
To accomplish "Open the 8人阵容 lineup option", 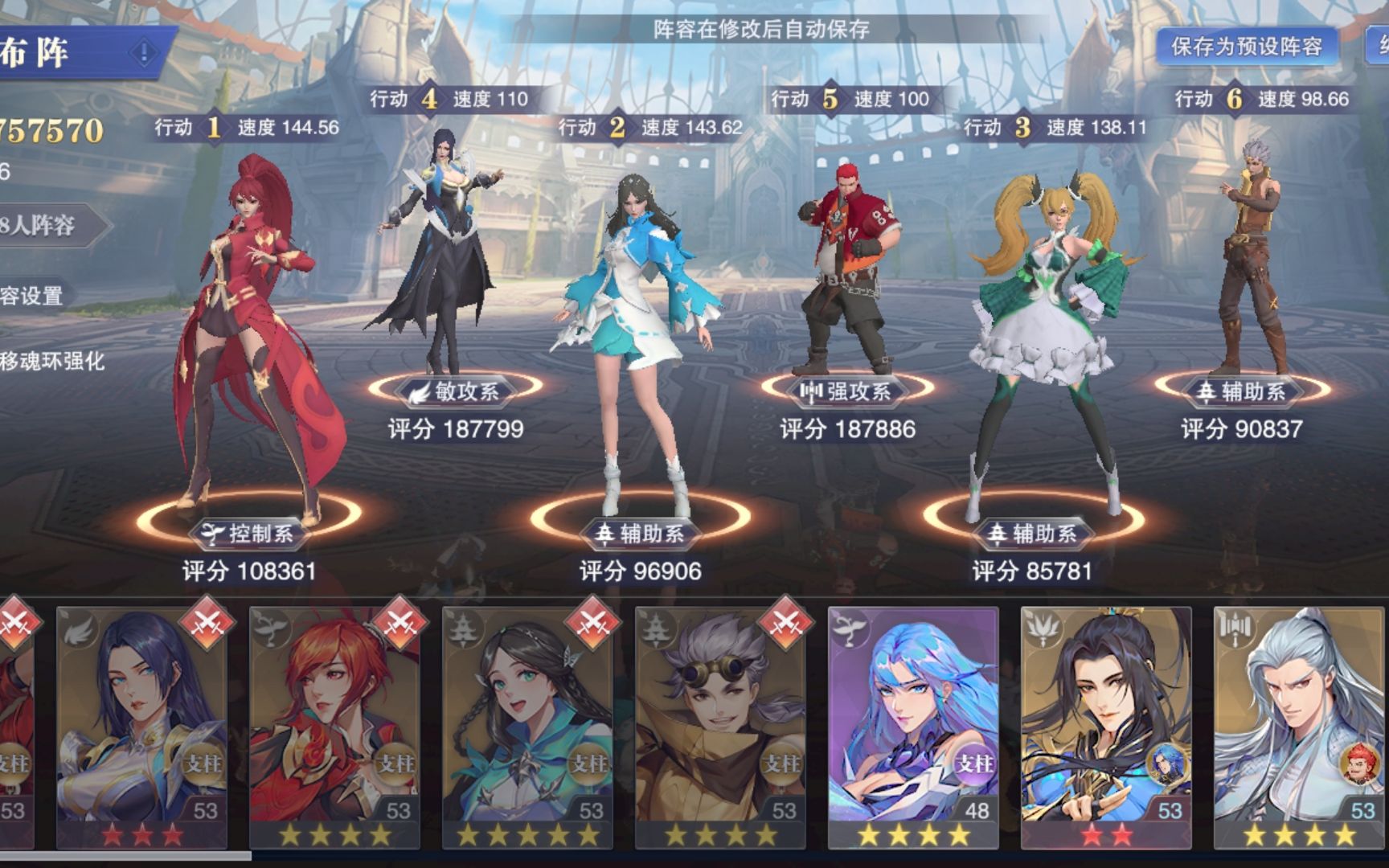I will (x=44, y=226).
